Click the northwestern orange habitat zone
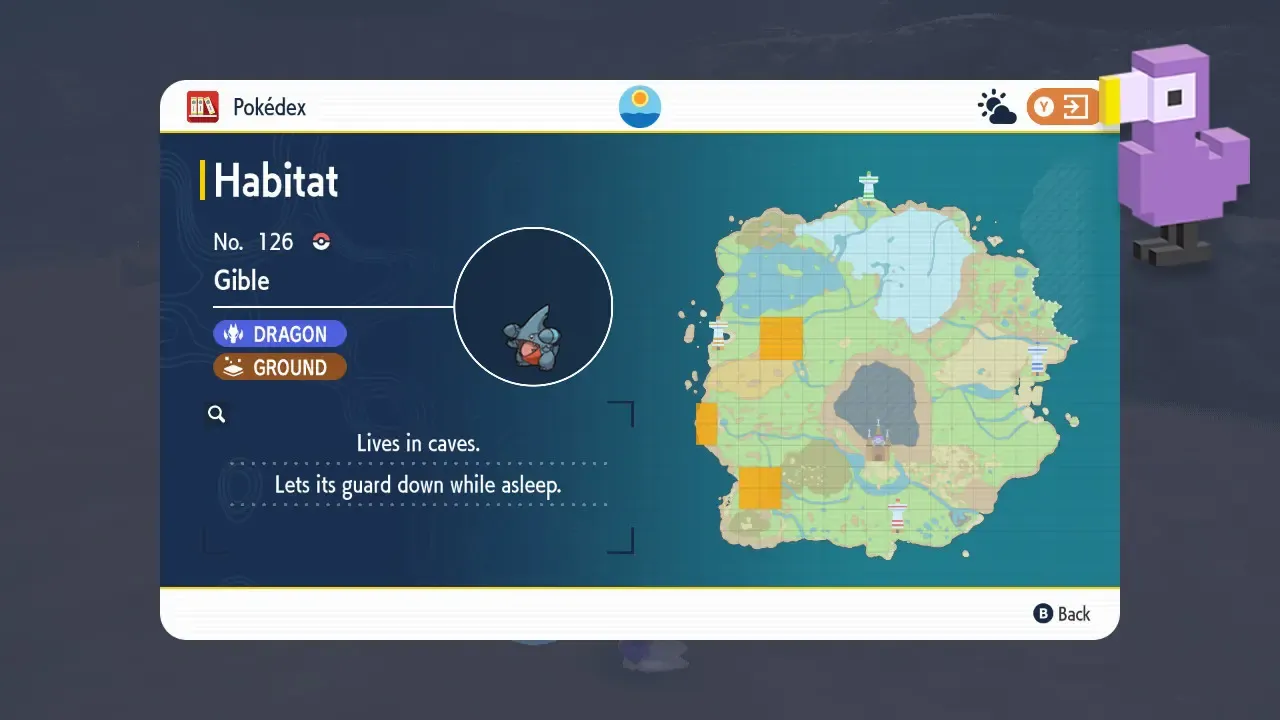 click(x=782, y=340)
